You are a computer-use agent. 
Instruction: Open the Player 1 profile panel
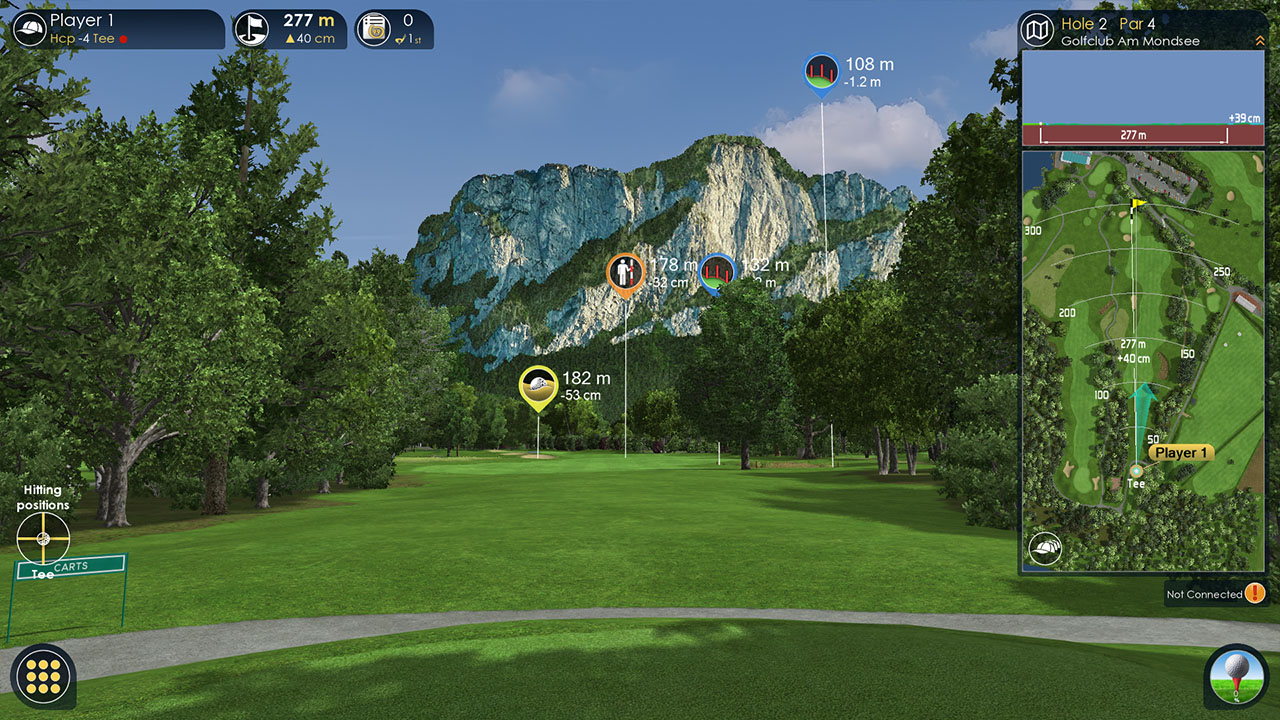[118, 29]
